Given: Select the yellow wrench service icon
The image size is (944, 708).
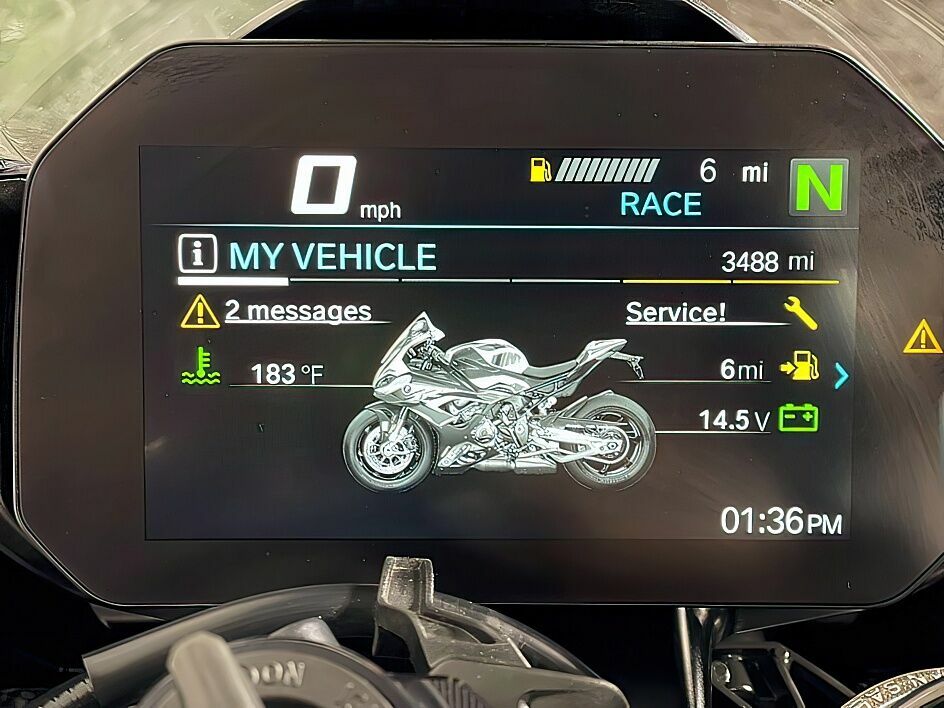Looking at the screenshot, I should pos(800,313).
